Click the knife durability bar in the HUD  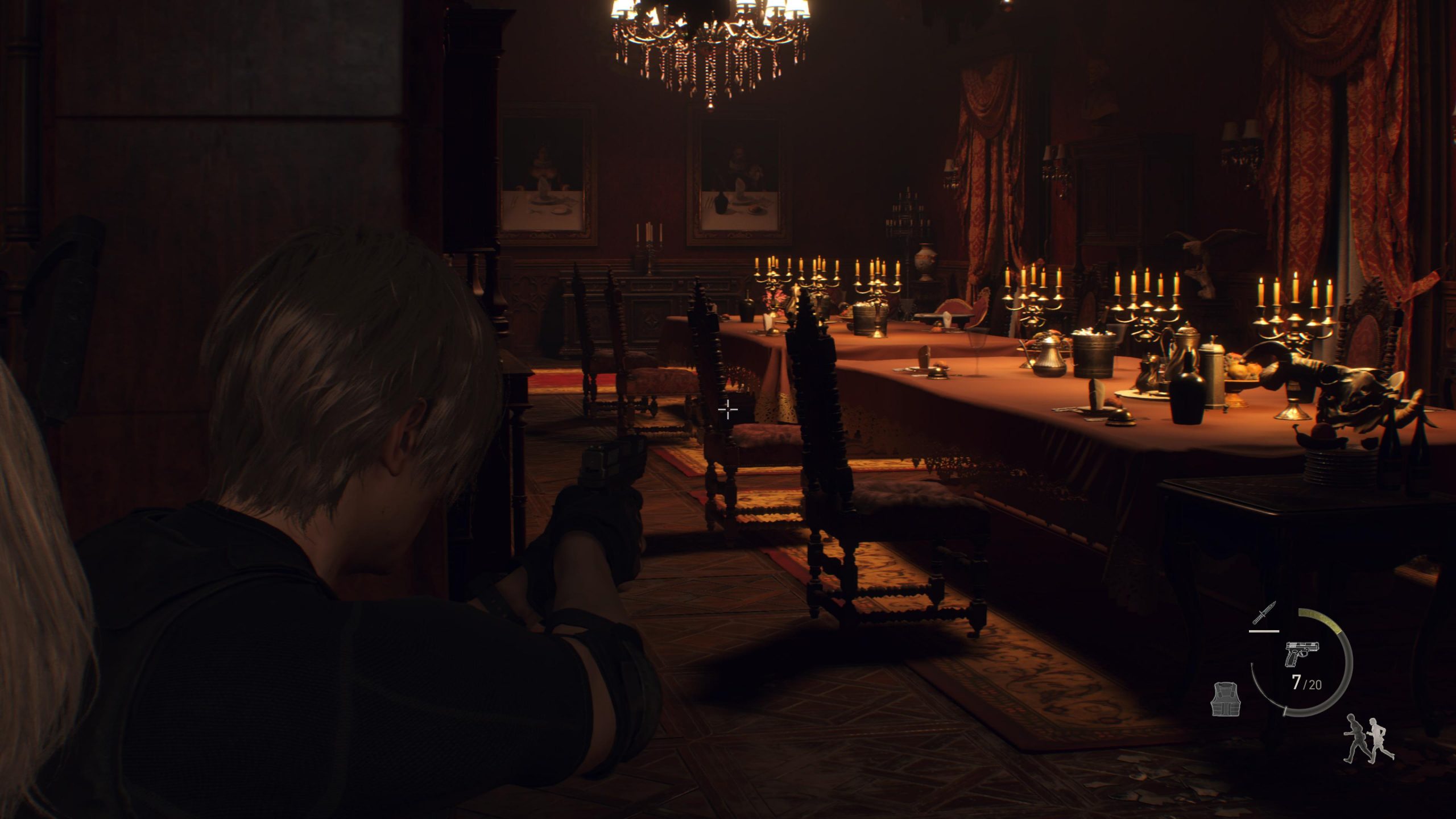(1264, 631)
